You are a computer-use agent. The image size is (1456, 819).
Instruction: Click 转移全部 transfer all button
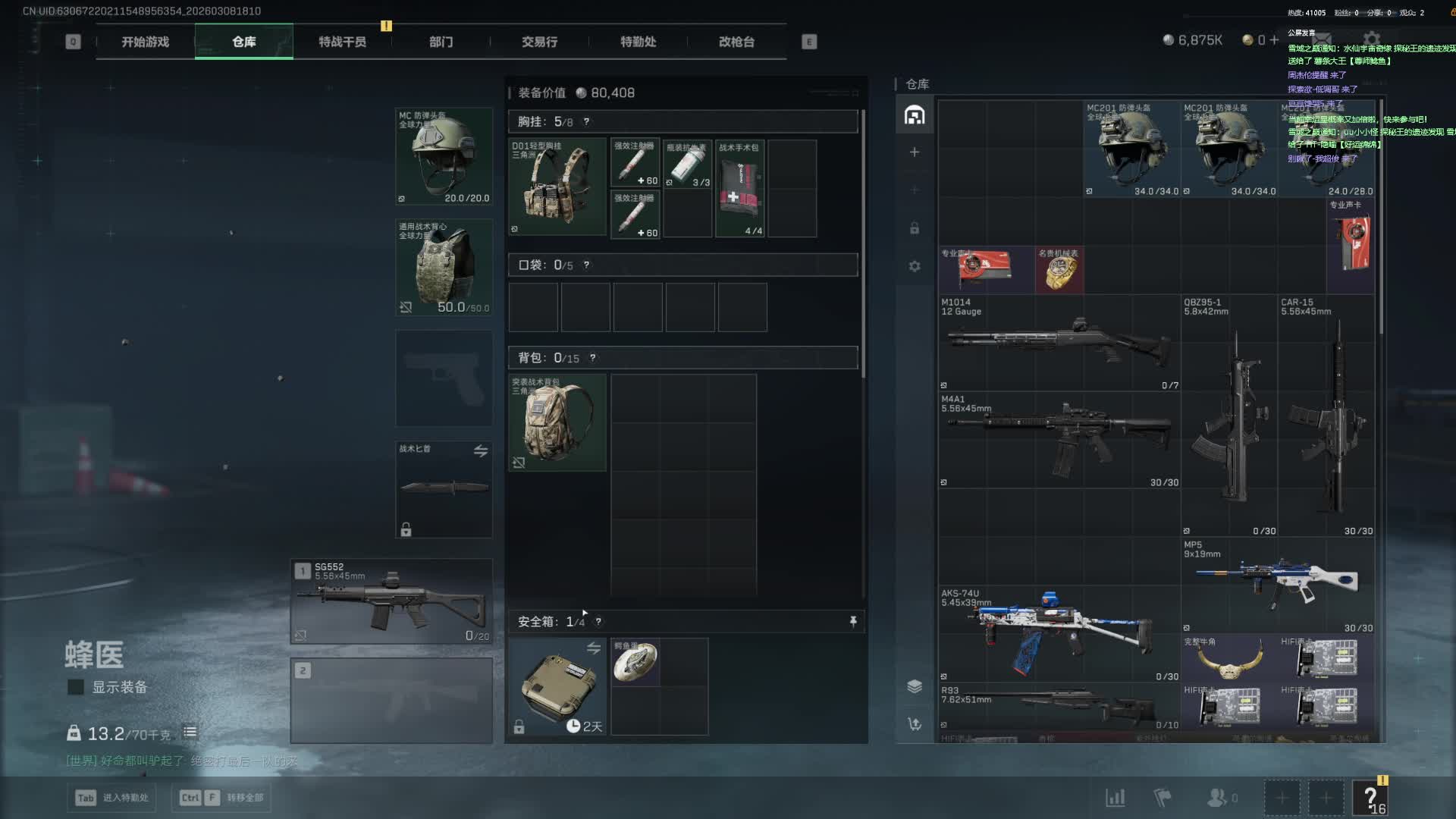click(x=221, y=798)
